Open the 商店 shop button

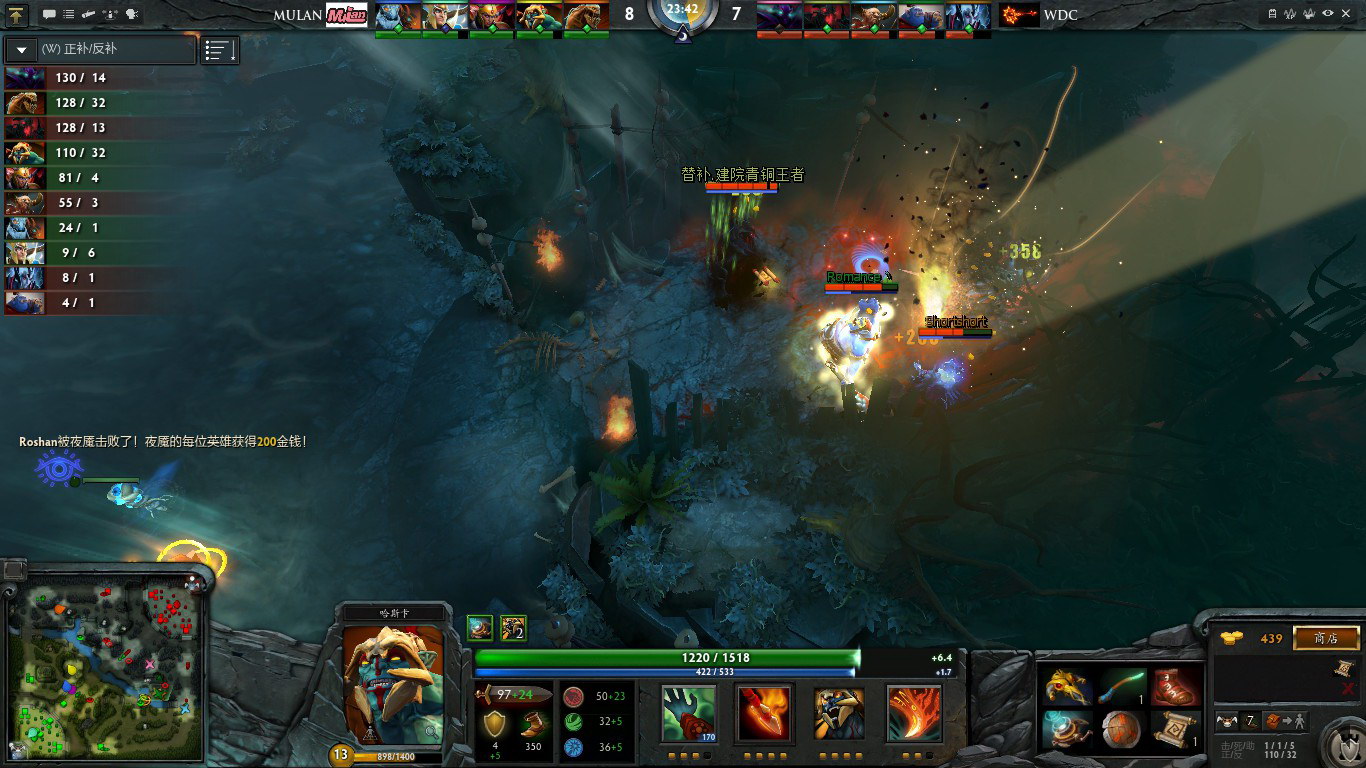[x=1326, y=638]
